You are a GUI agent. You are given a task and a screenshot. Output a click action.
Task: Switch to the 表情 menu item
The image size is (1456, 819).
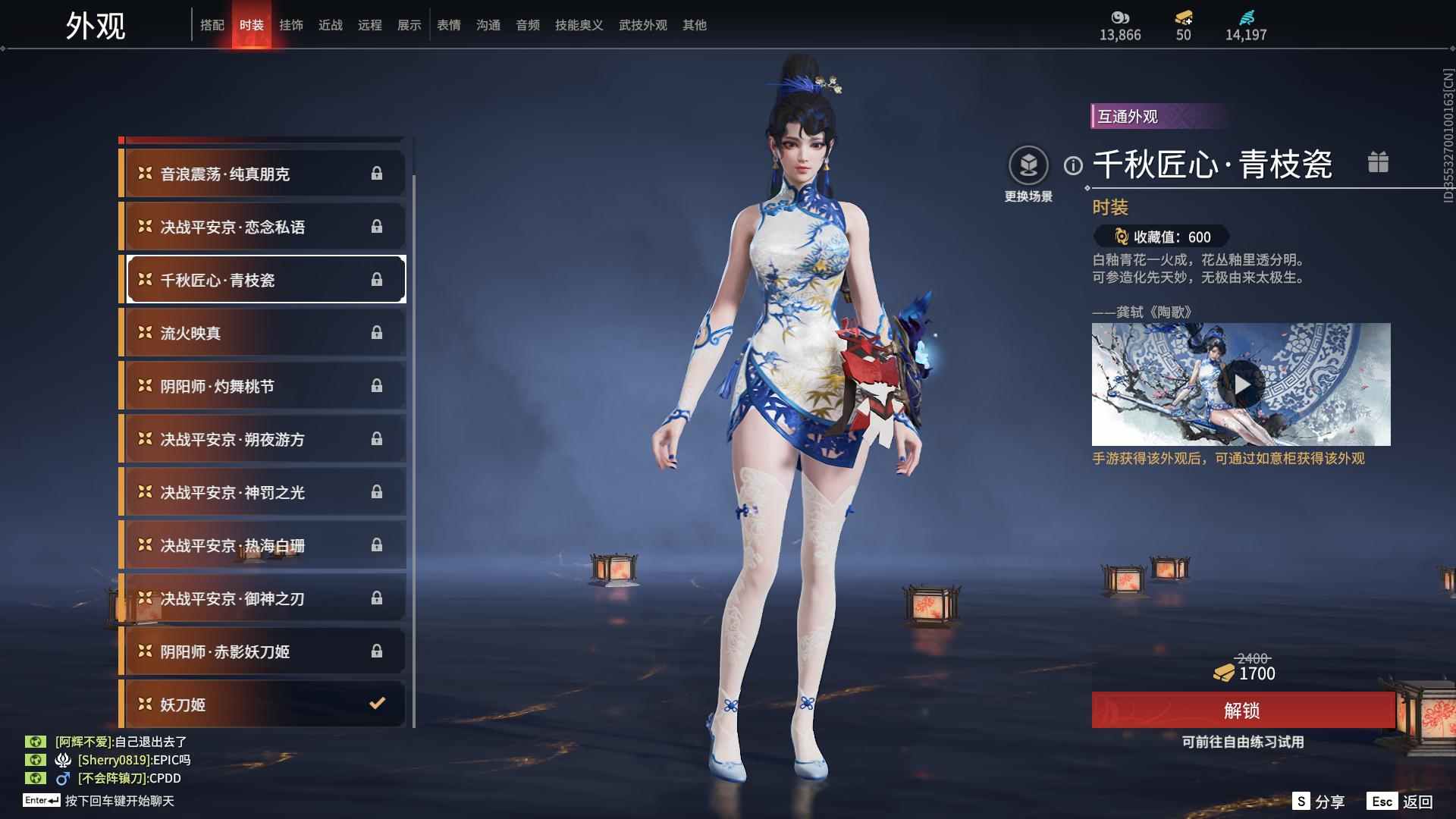tap(448, 24)
